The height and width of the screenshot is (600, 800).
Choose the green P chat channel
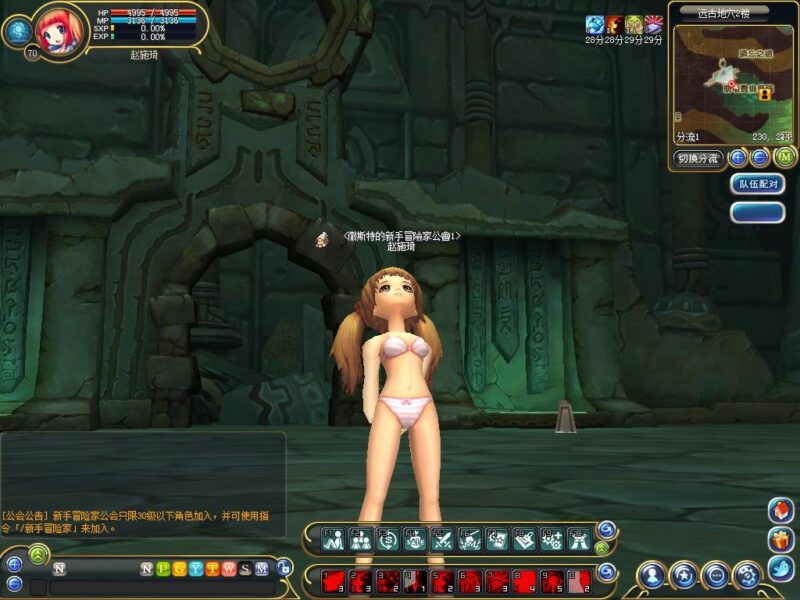[x=163, y=569]
